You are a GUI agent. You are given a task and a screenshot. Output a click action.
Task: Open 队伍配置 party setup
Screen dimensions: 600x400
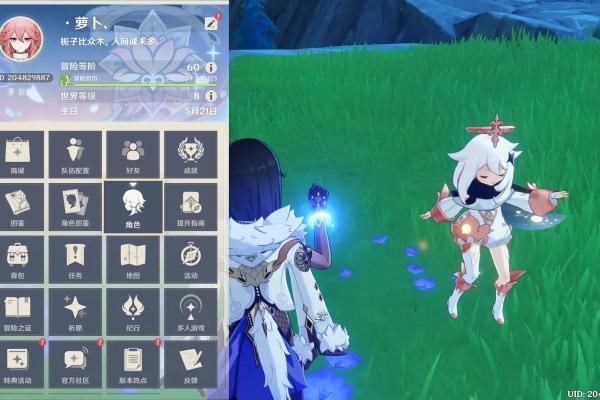click(75, 154)
